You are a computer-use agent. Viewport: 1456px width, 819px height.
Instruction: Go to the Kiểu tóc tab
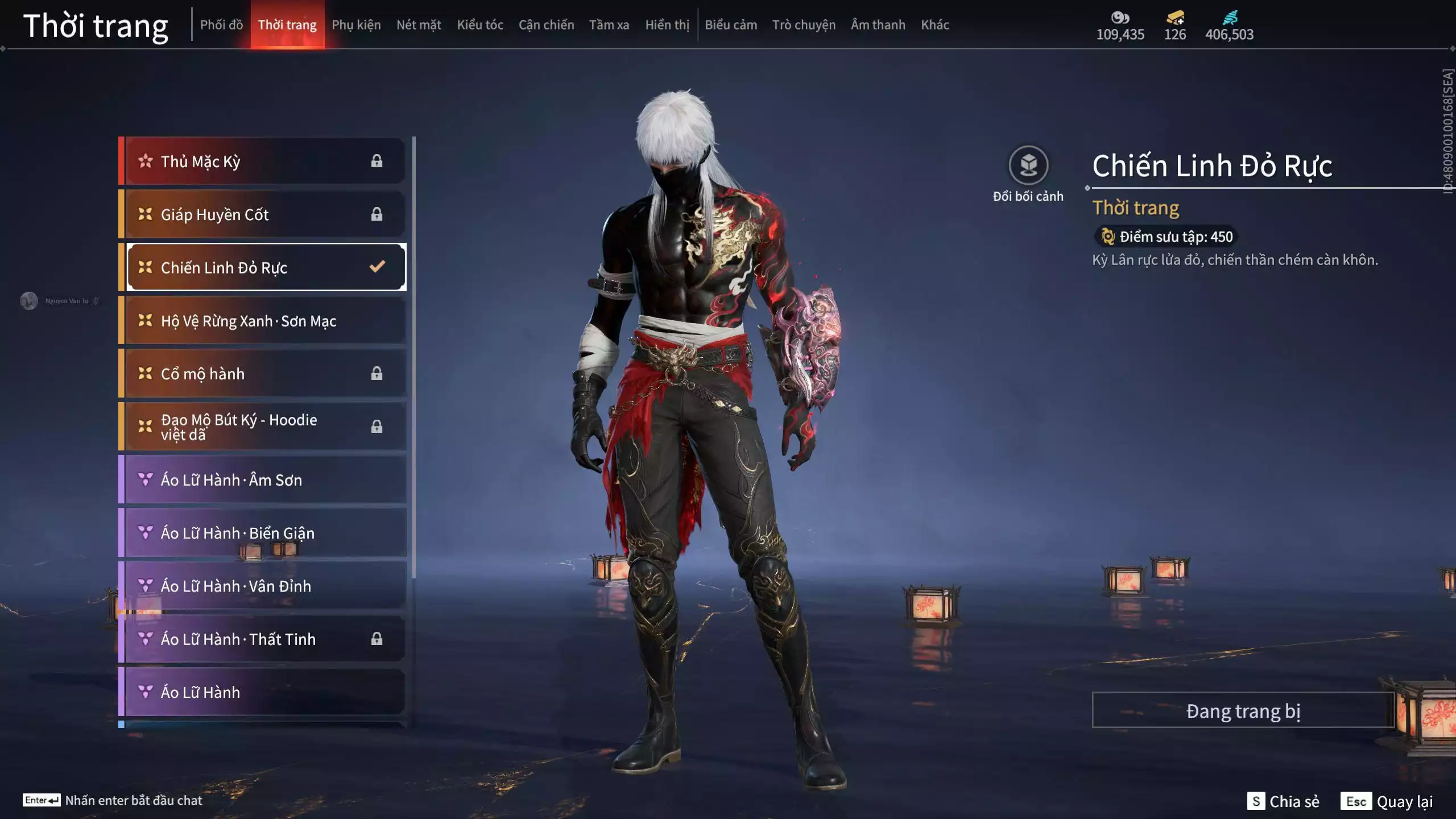pos(480,25)
